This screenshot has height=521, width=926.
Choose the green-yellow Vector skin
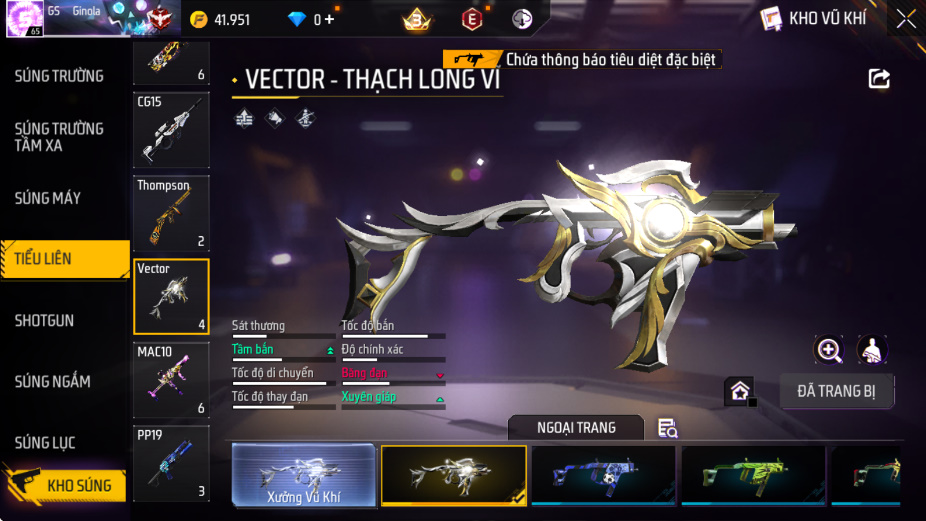pos(753,475)
